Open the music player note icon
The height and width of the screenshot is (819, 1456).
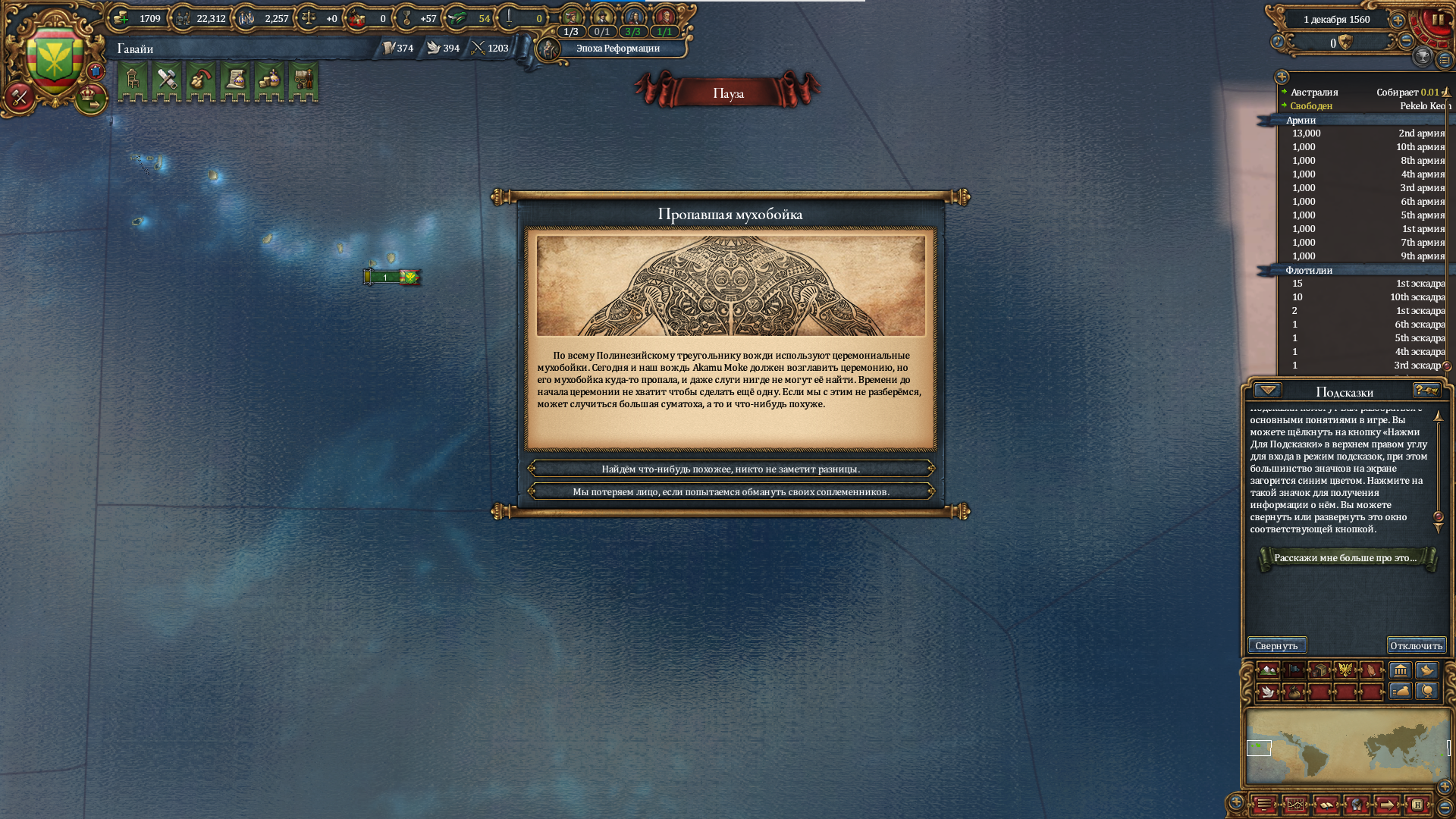point(1278,42)
